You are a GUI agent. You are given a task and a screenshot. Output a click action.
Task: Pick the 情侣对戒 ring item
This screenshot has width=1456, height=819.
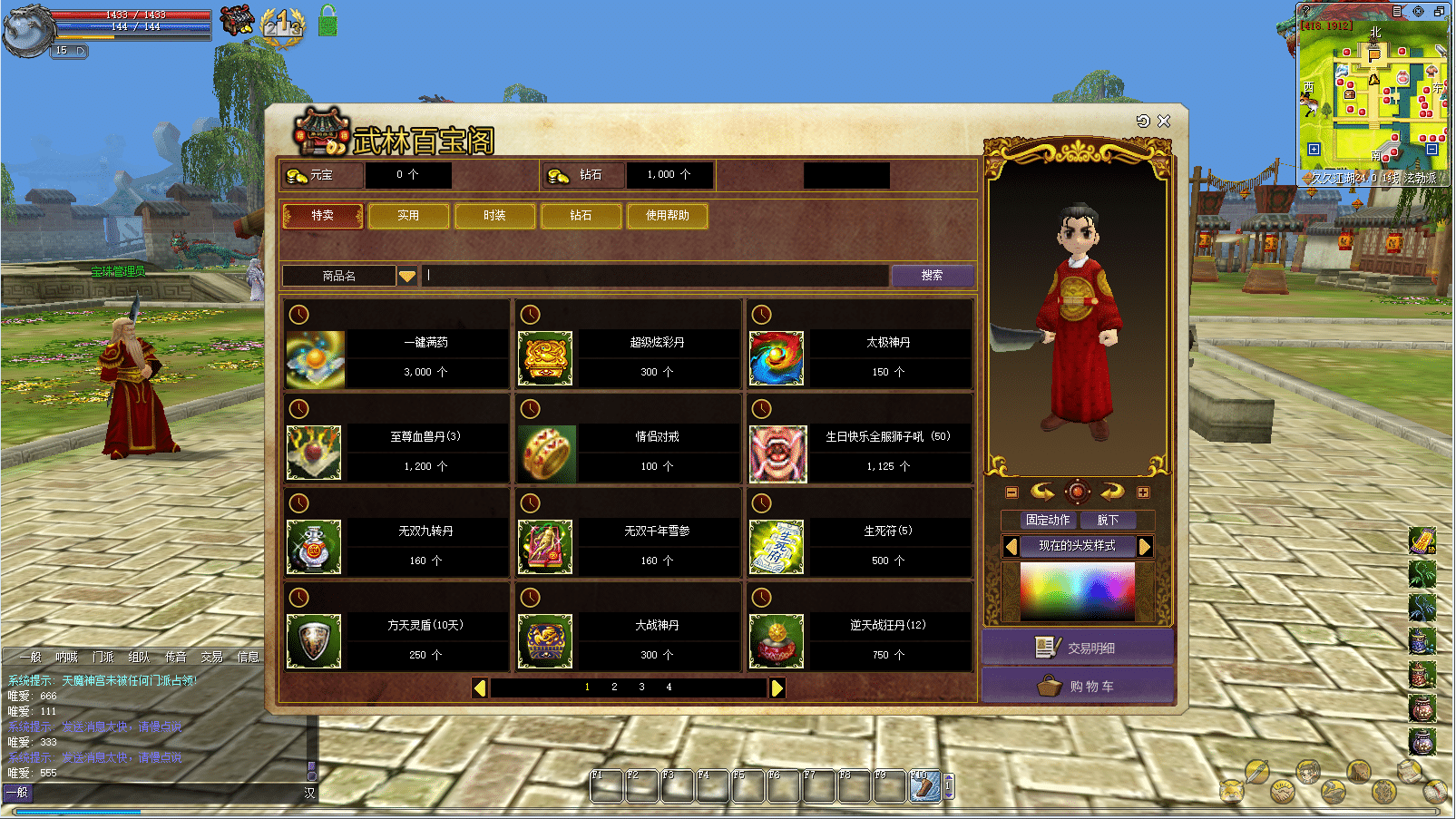coord(545,453)
